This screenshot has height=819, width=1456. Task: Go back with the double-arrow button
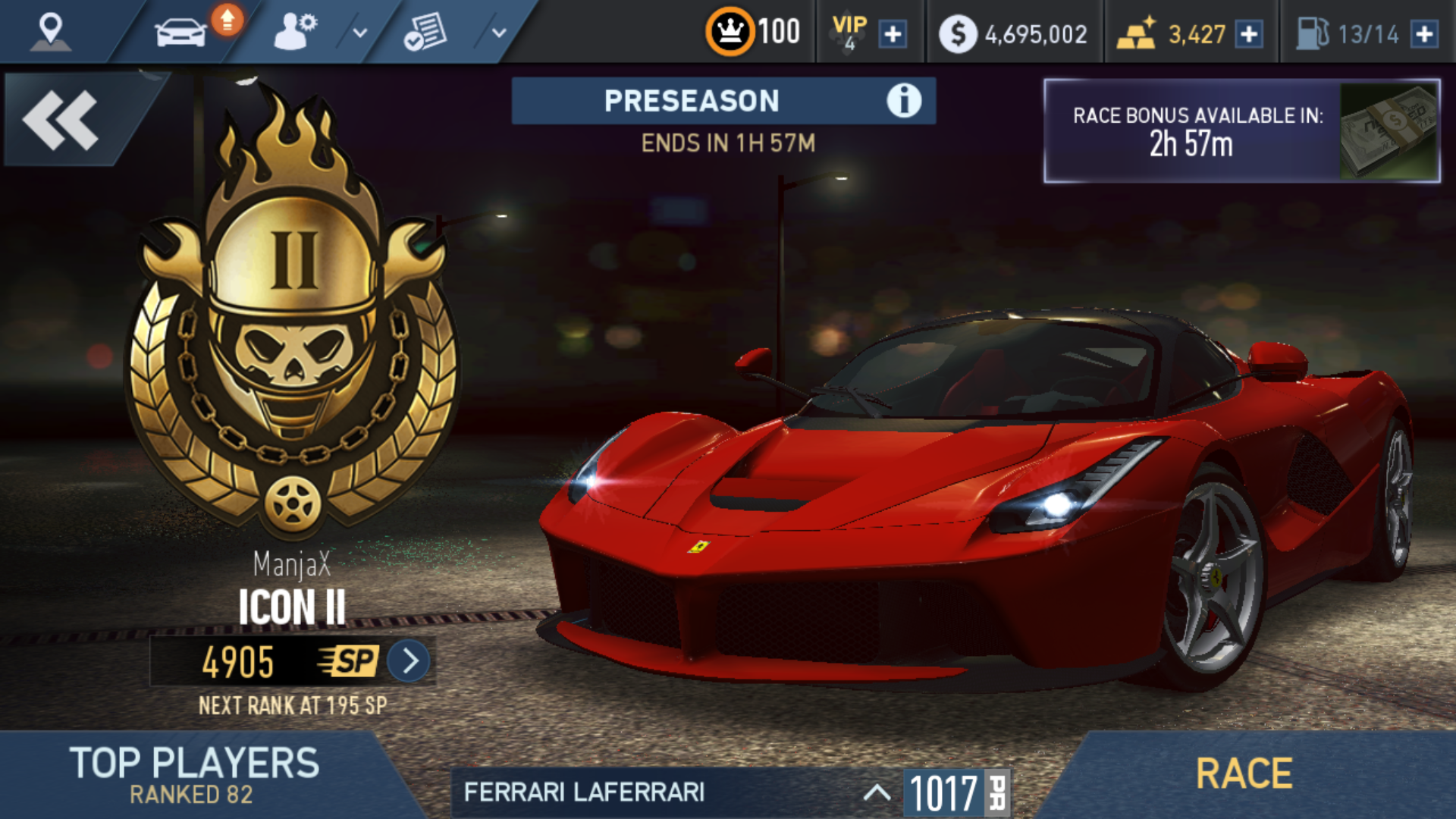tap(62, 120)
